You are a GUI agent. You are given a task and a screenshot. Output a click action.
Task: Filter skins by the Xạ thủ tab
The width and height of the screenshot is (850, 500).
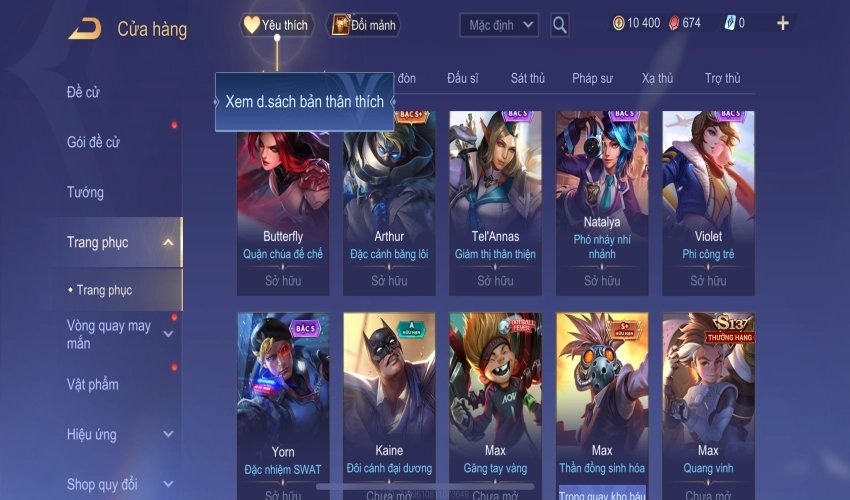pos(657,78)
